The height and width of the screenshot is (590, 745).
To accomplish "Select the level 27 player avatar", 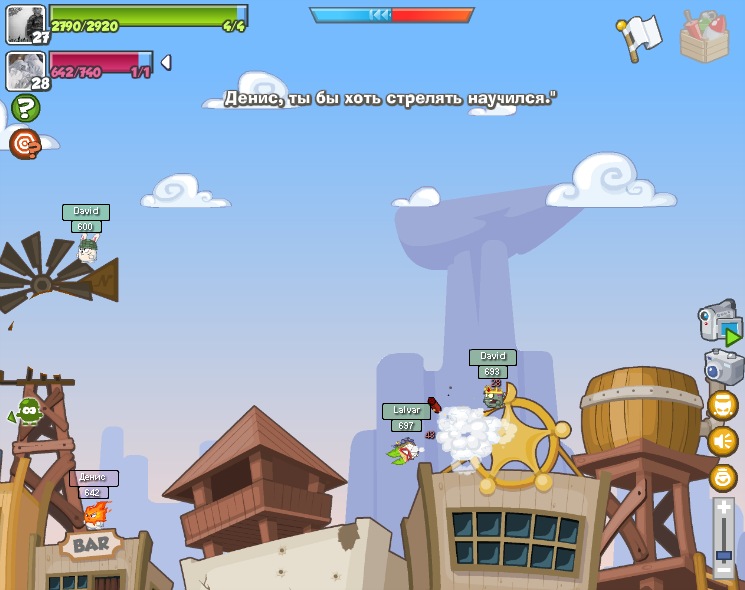I will [x=25, y=24].
